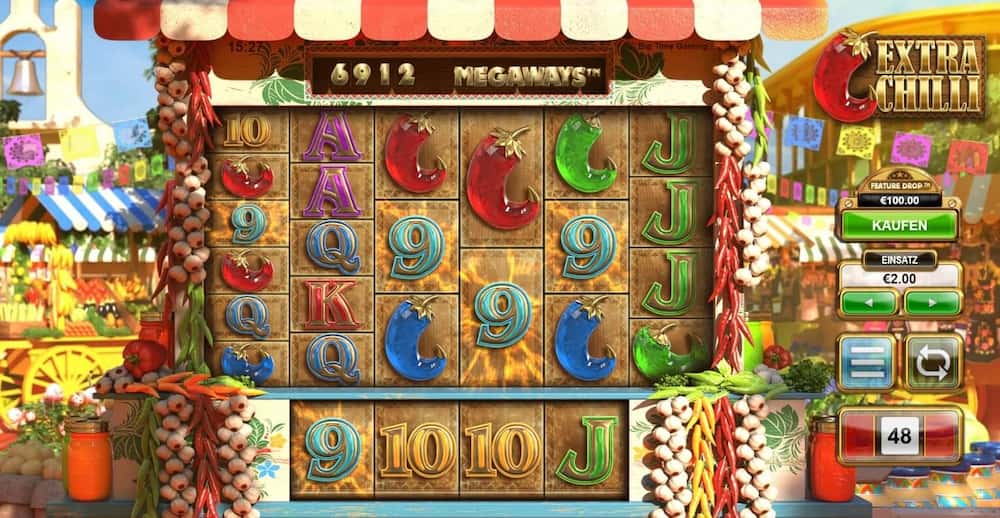Toggle the autoplay loop button
The width and height of the screenshot is (1000, 518).
(933, 361)
